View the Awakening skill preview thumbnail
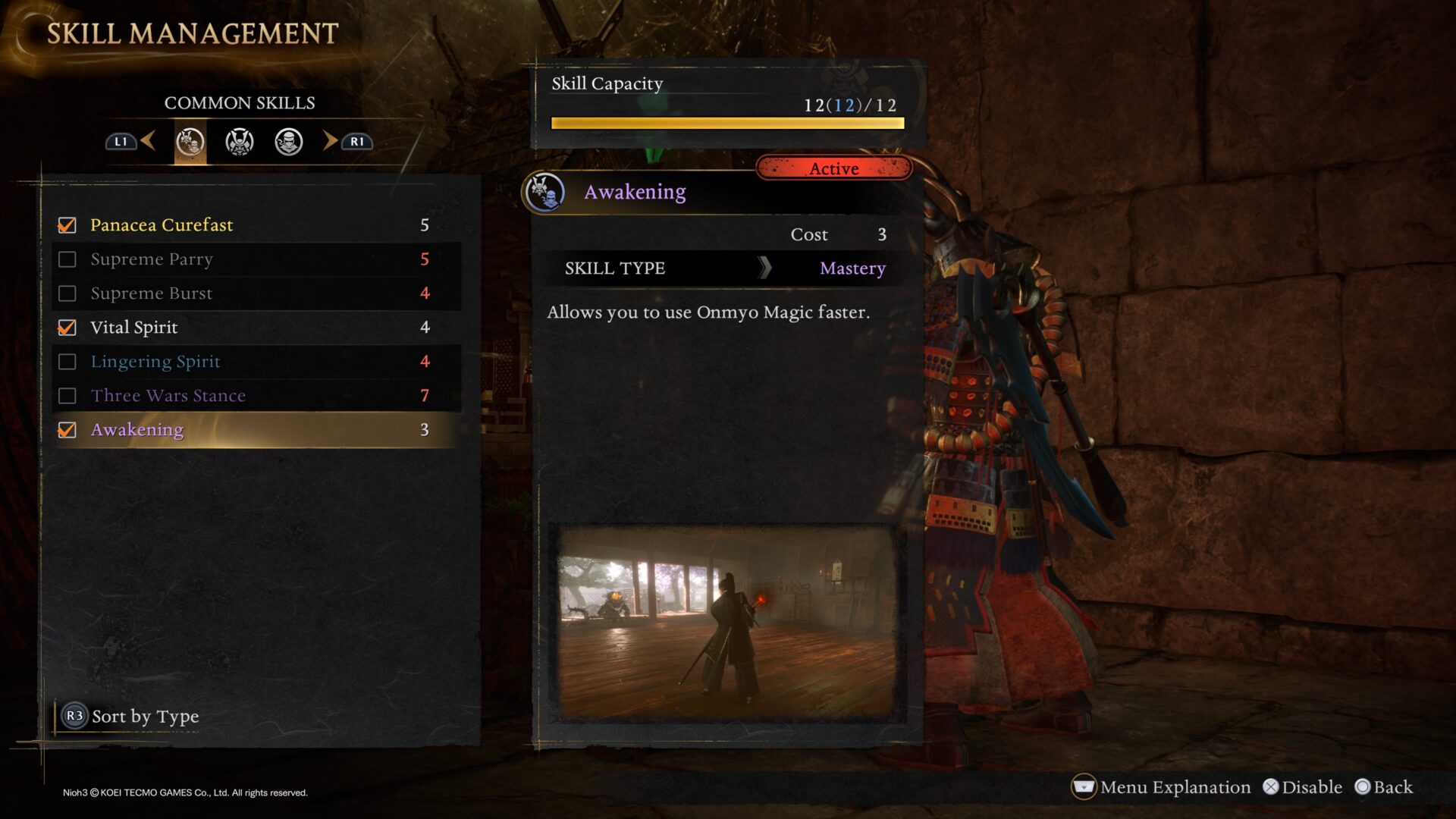 coord(726,623)
